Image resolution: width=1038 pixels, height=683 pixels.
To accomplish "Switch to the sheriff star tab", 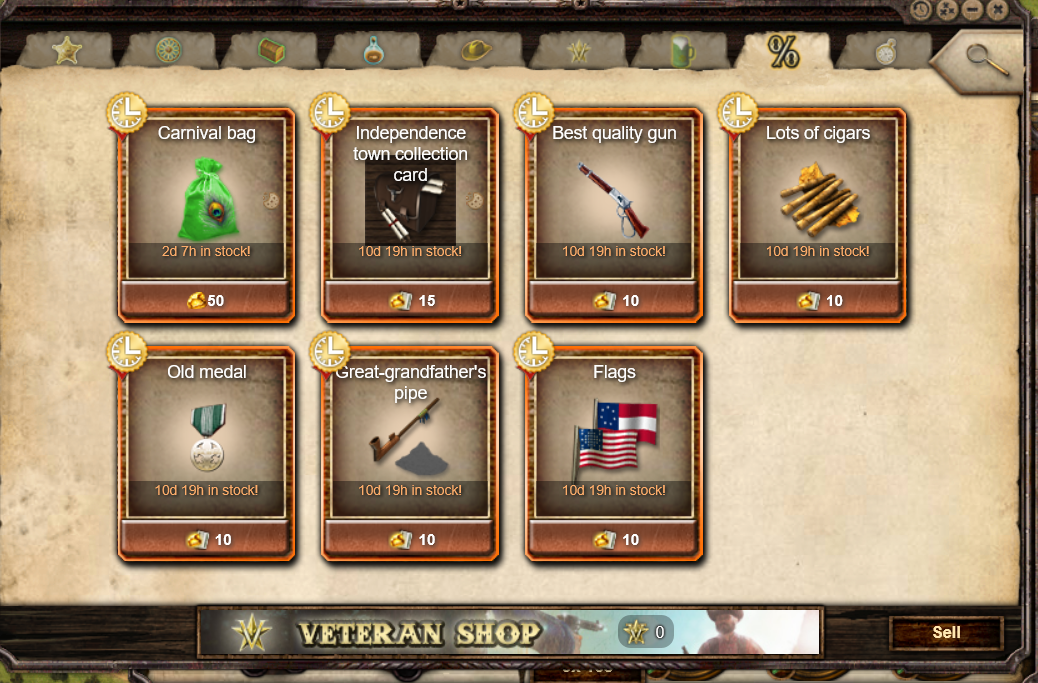I will 67,50.
